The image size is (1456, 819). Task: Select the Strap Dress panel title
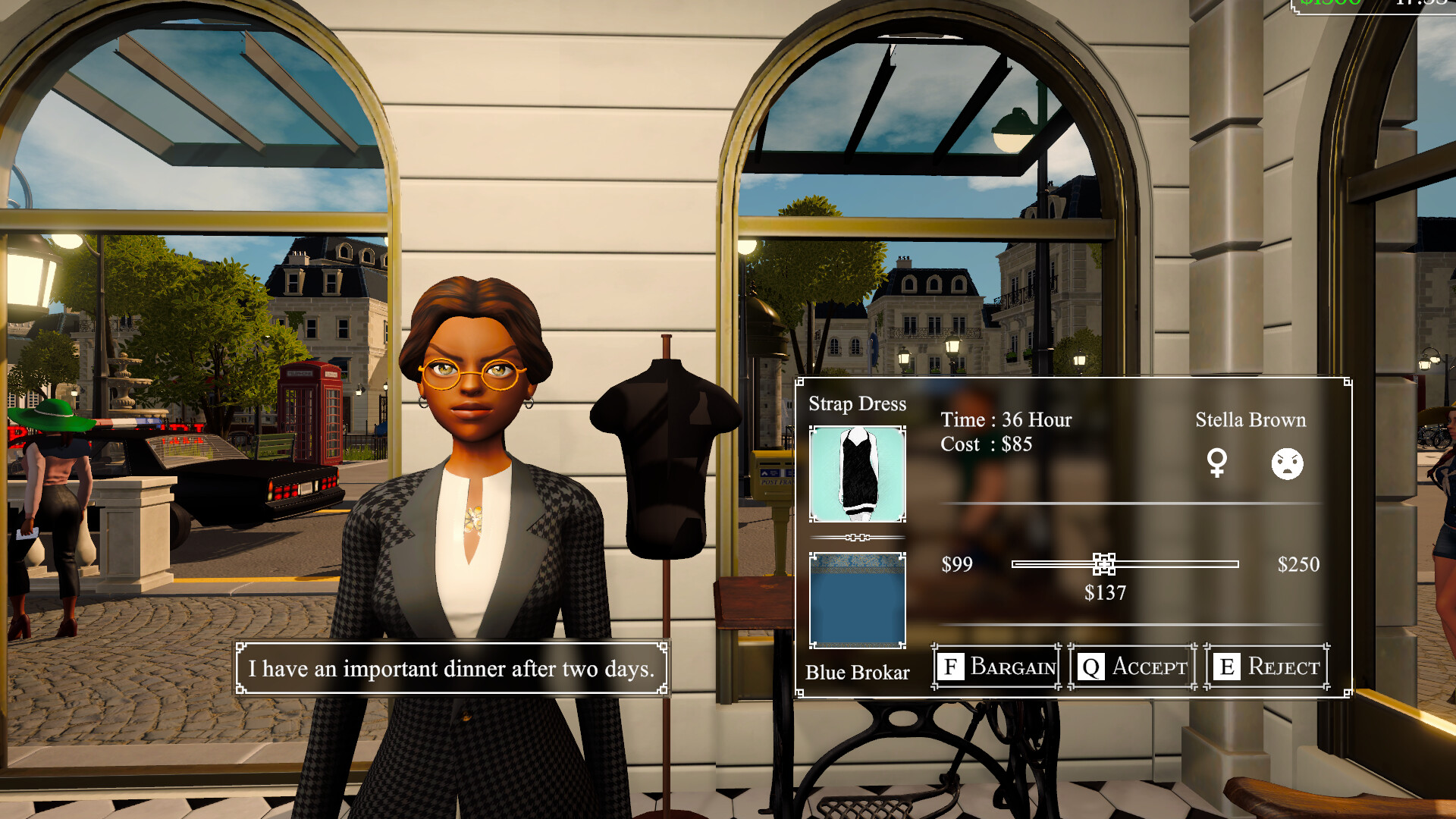(858, 404)
